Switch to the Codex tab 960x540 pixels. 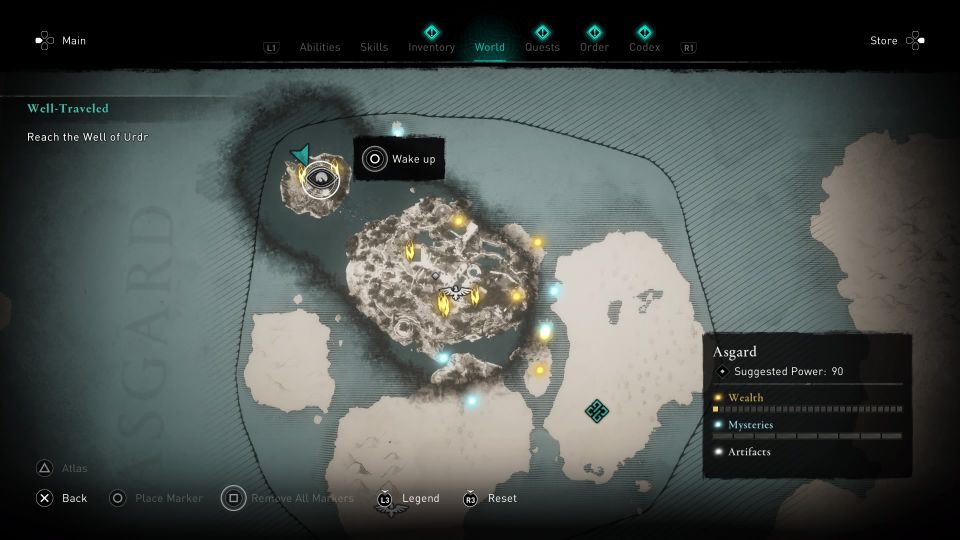644,47
